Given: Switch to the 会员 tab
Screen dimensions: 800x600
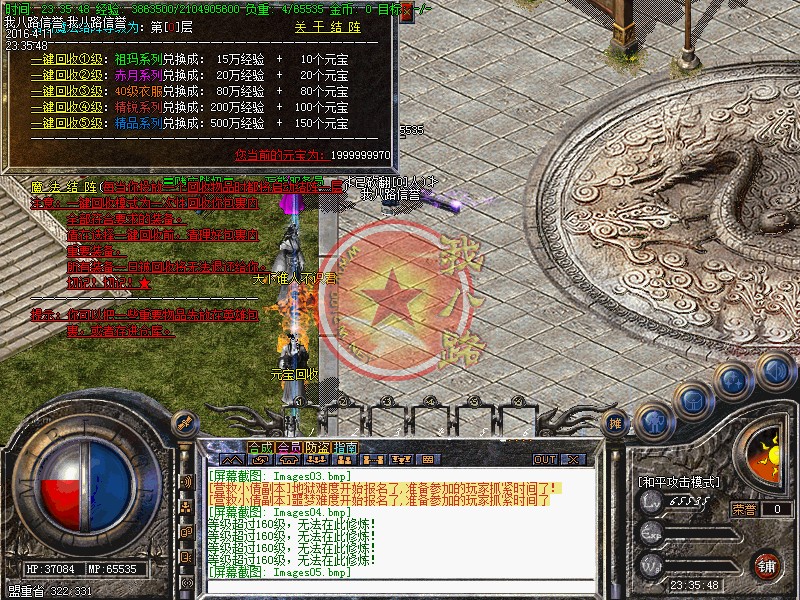Looking at the screenshot, I should tap(288, 447).
